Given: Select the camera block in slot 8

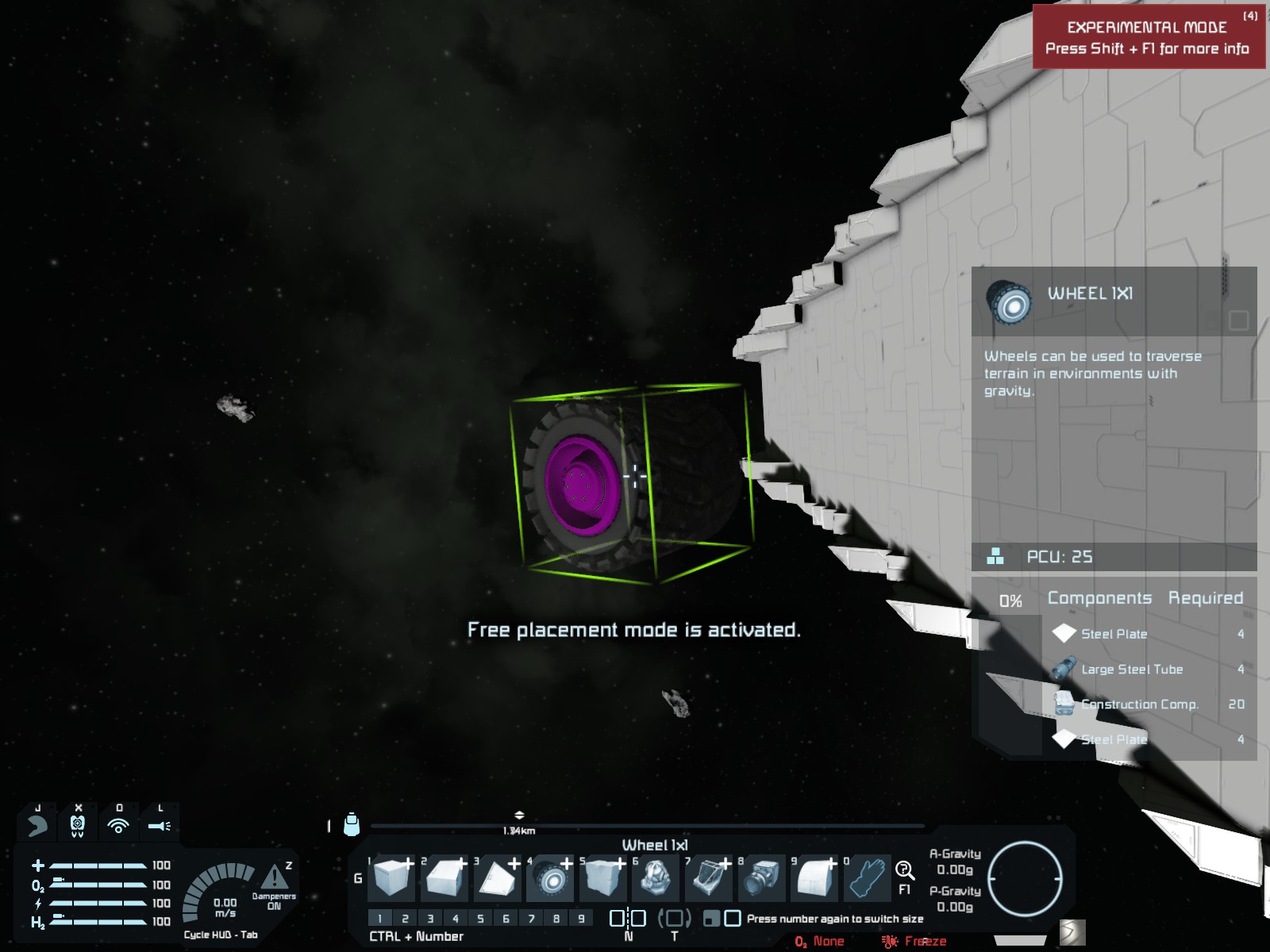Looking at the screenshot, I should tap(762, 878).
